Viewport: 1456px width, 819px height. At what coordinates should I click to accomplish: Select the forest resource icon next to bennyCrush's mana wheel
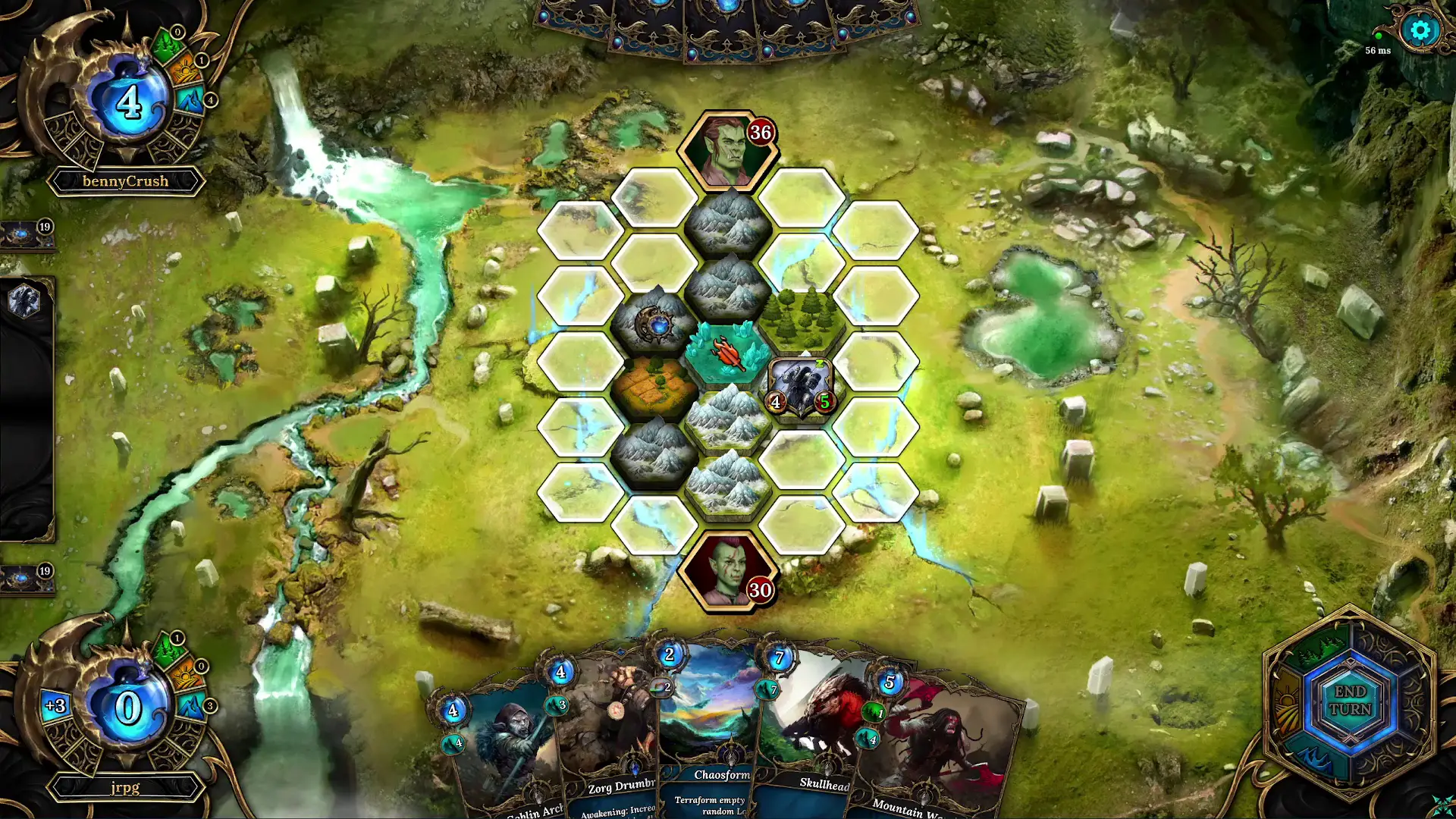(168, 45)
